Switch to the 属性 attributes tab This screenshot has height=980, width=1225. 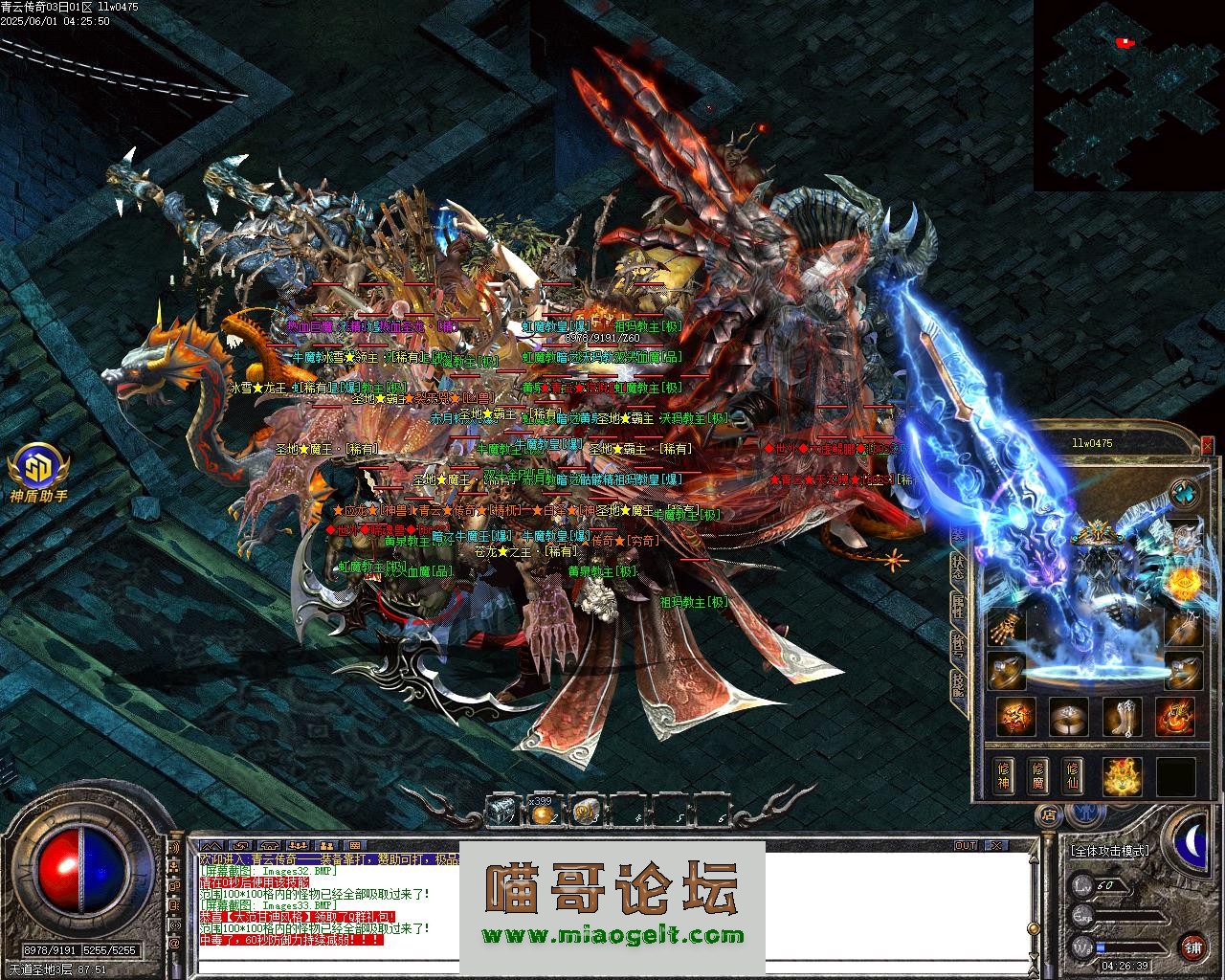tap(957, 605)
